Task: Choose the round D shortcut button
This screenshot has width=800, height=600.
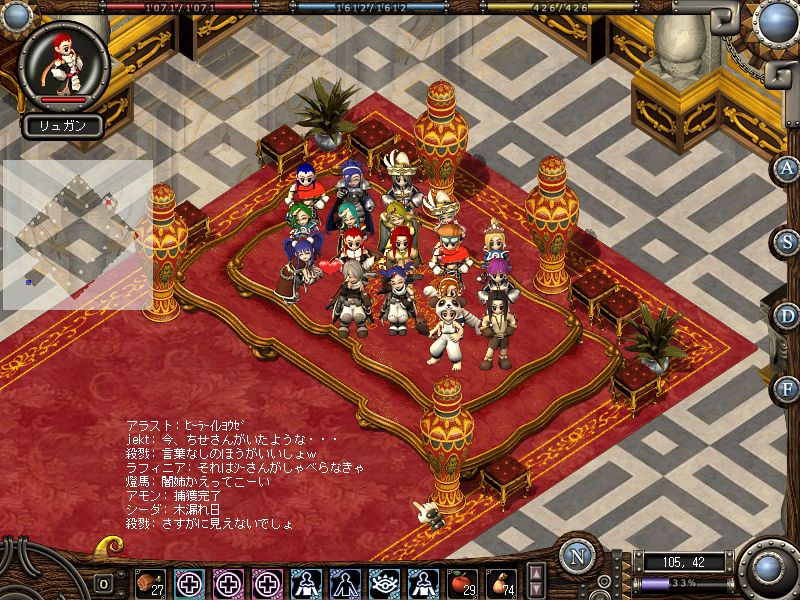Action: pos(787,314)
